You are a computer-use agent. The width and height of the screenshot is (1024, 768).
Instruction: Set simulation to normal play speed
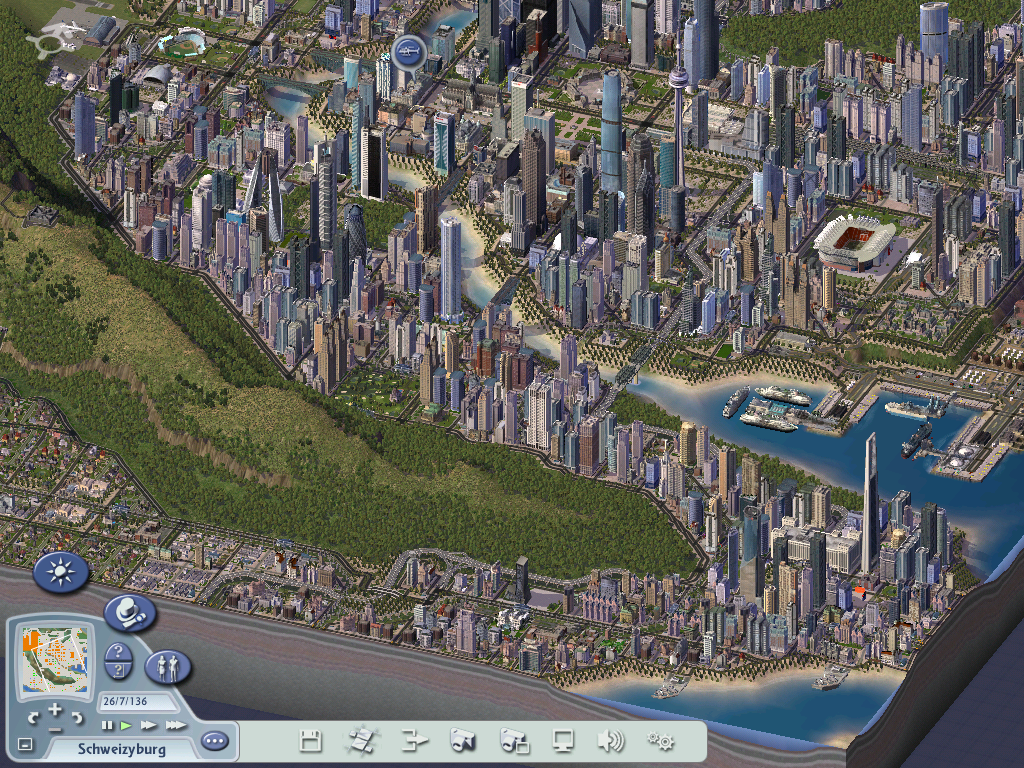tap(126, 725)
